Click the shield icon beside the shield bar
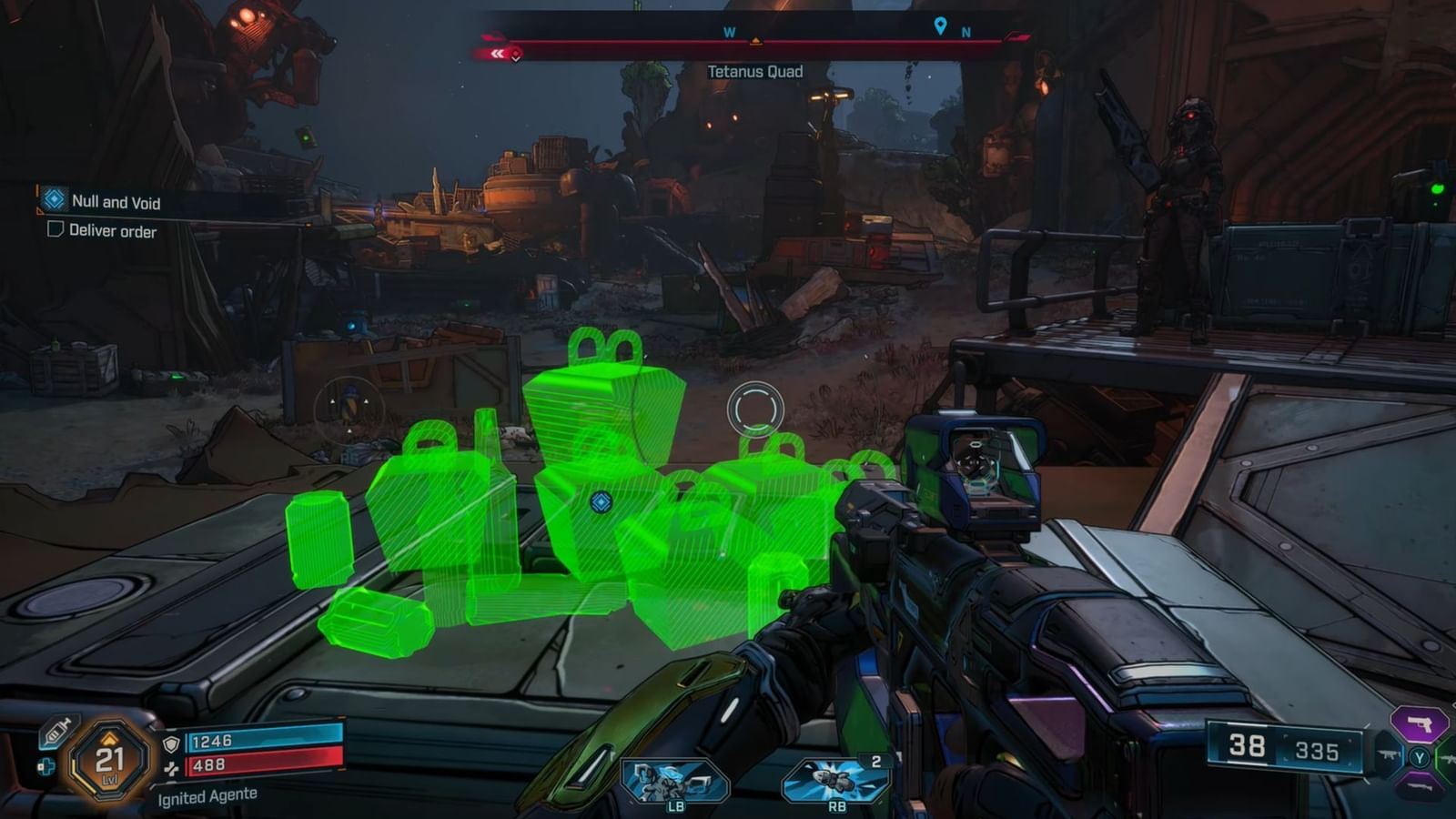This screenshot has width=1456, height=819. click(x=171, y=743)
